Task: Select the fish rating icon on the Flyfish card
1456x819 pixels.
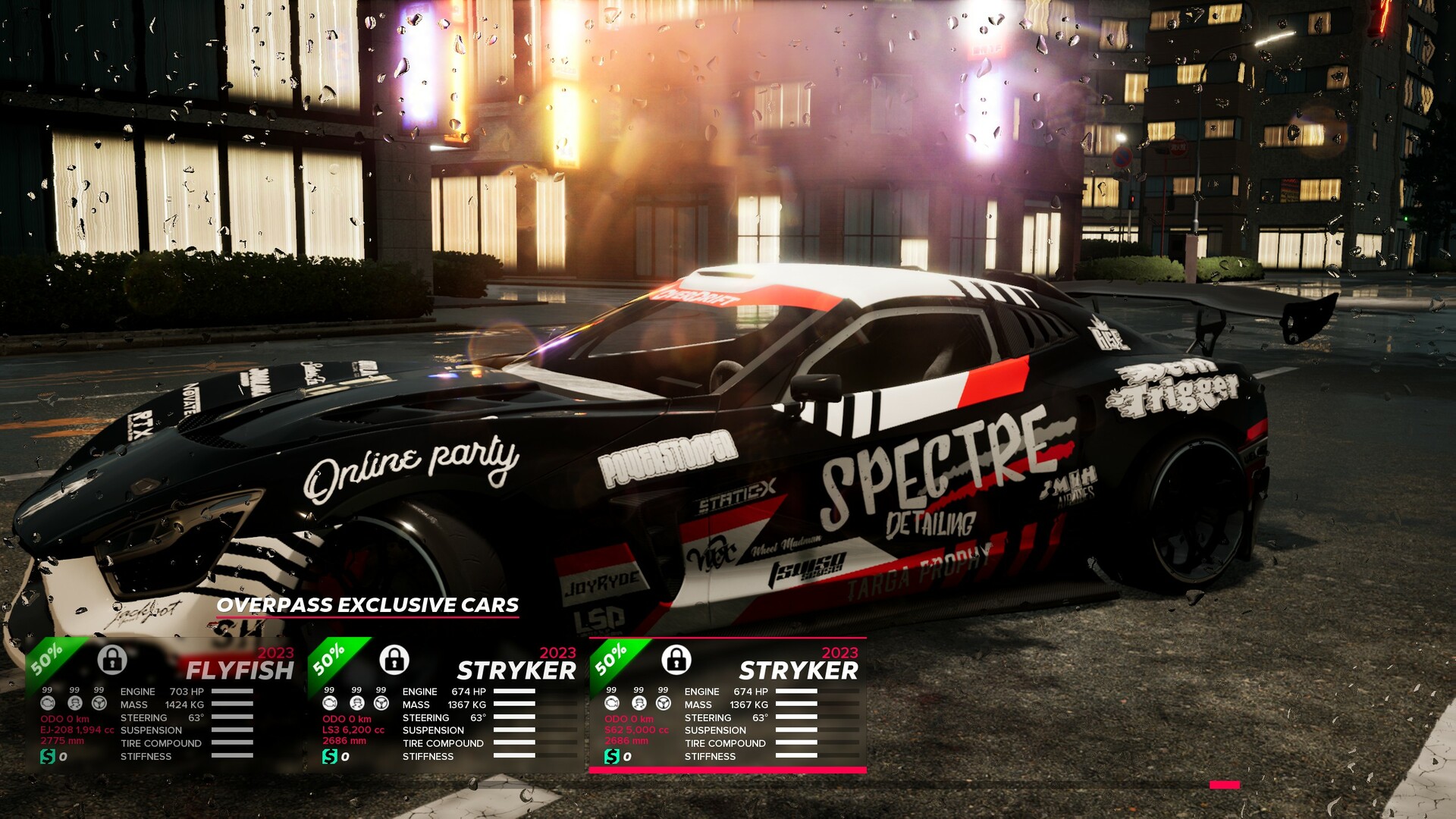Action: (48, 704)
